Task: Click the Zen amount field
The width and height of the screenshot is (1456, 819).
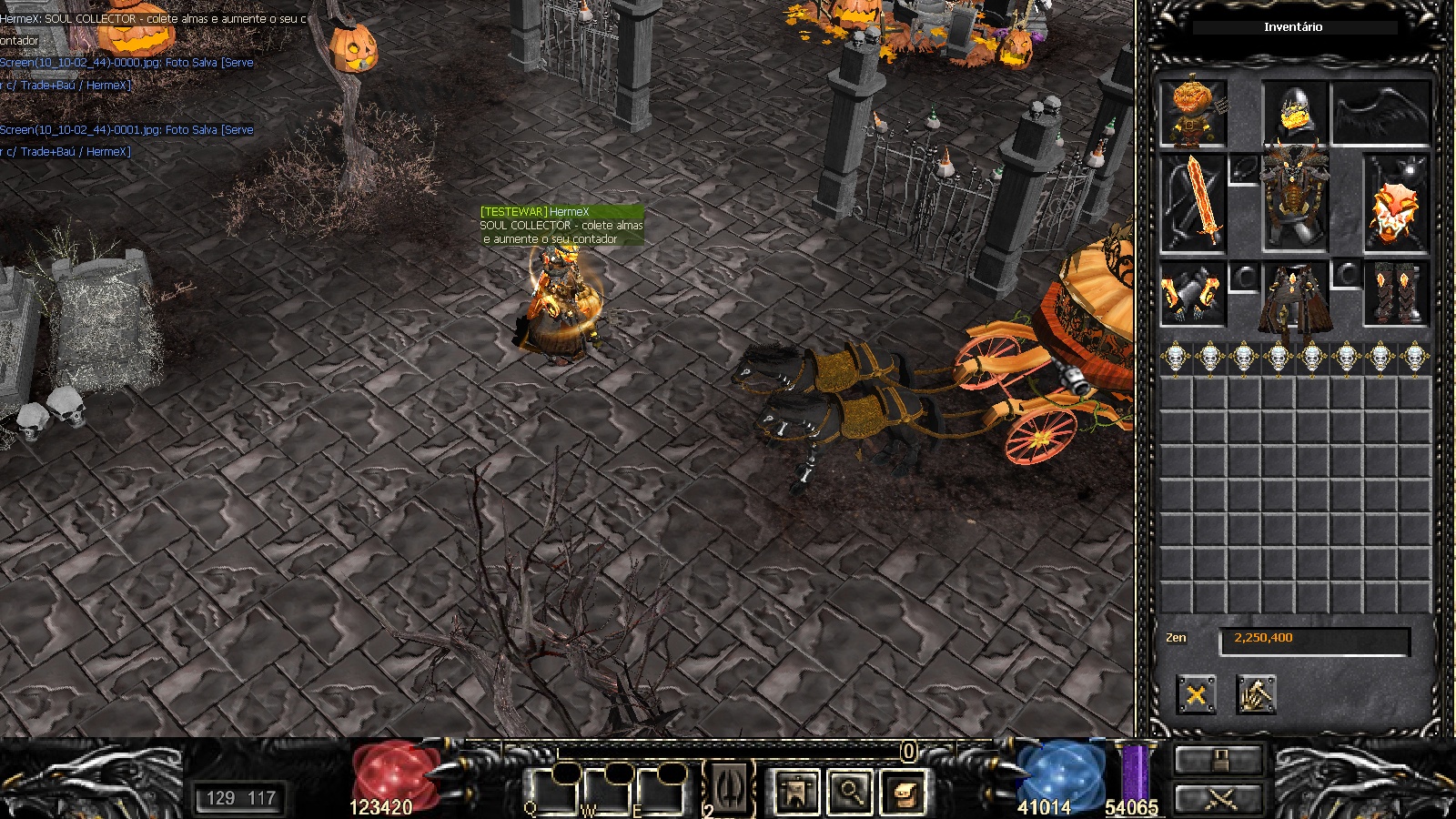Action: click(x=1314, y=639)
